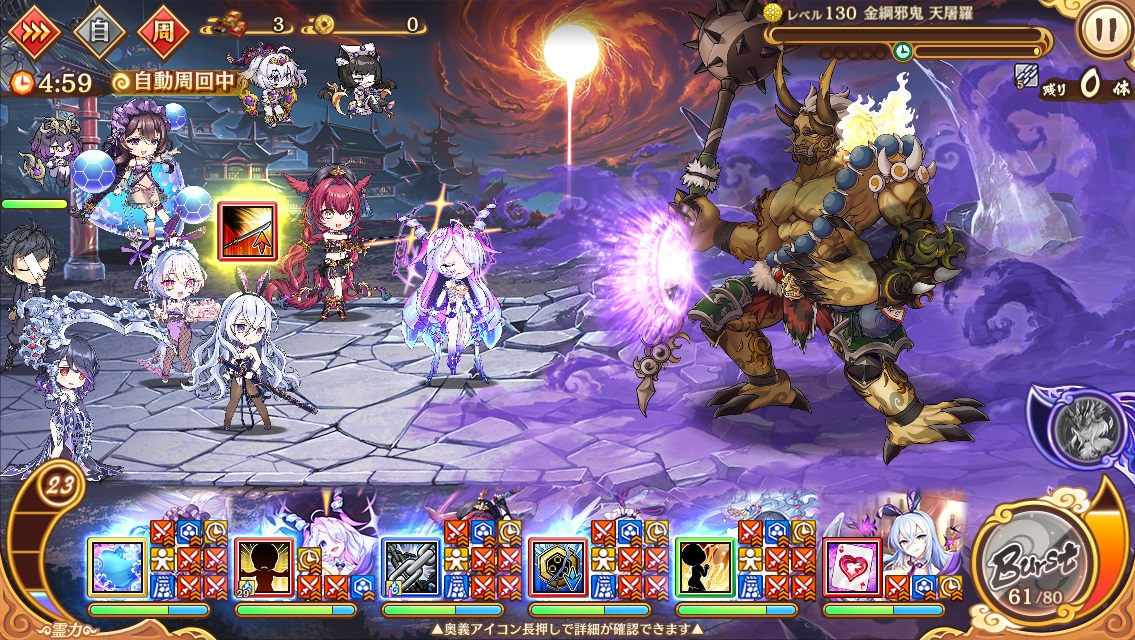Toggle the 自 auto-battle button
The height and width of the screenshot is (640, 1135).
coord(98,32)
